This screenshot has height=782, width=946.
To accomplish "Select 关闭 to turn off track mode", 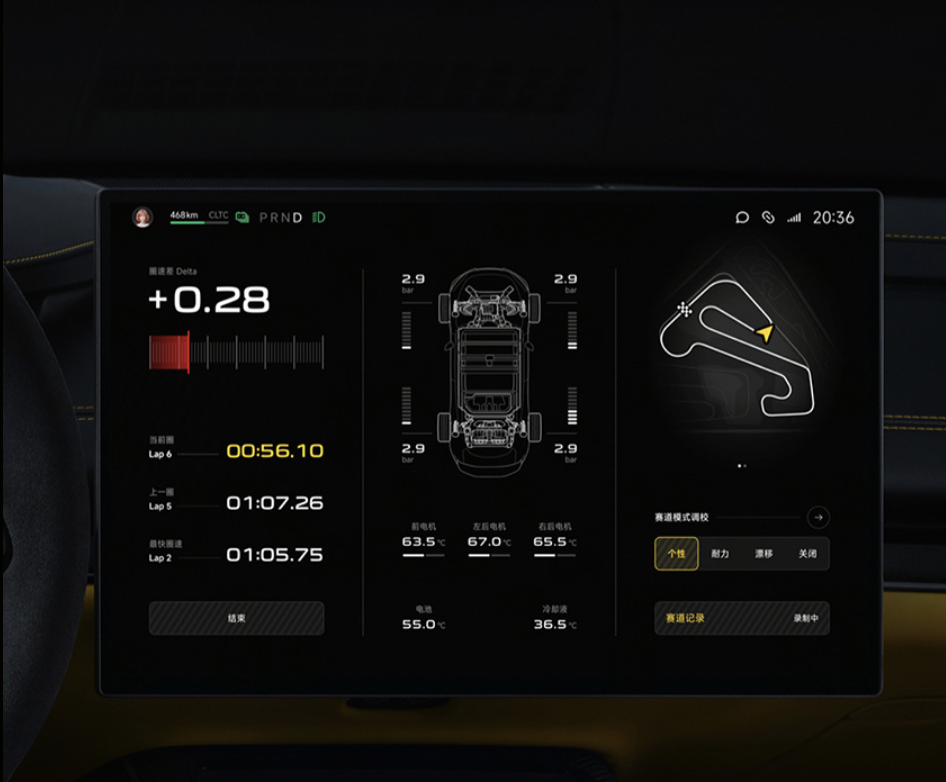I will 807,553.
